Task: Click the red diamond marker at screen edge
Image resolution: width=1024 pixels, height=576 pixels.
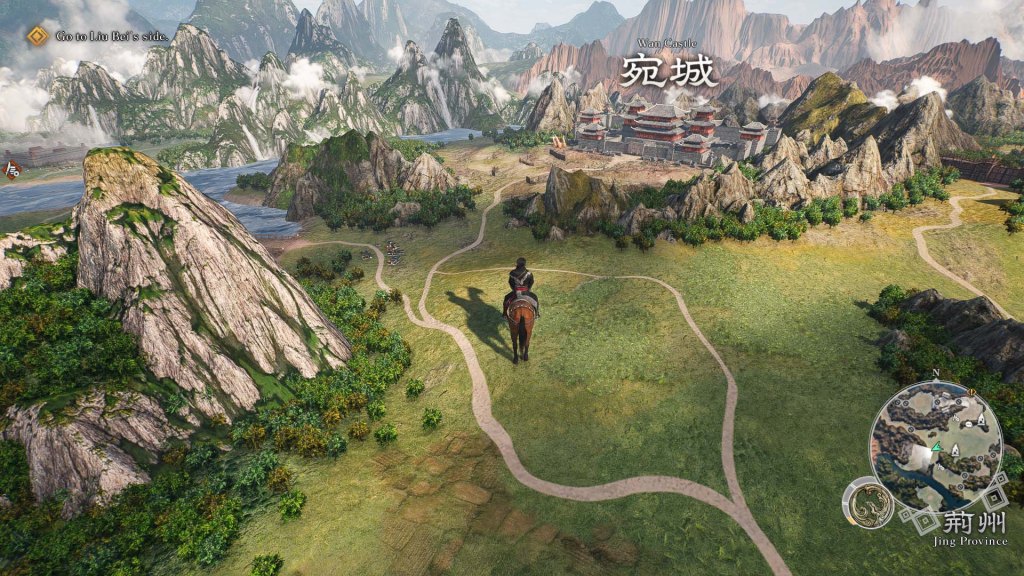Action: (14, 169)
